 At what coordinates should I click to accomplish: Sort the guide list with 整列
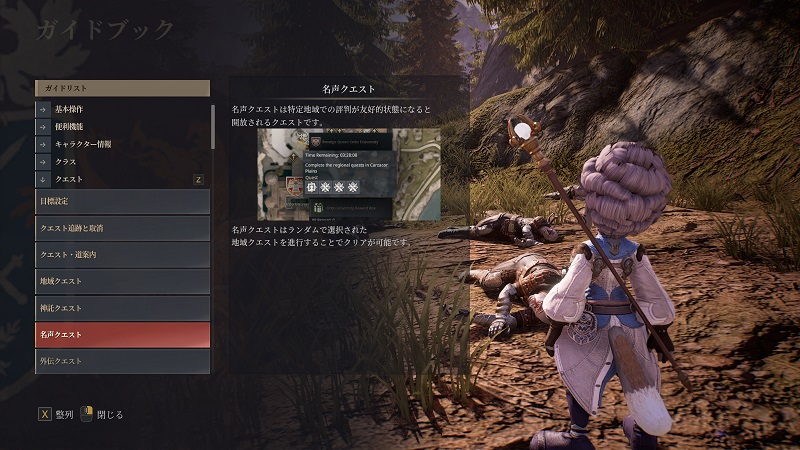(57, 414)
